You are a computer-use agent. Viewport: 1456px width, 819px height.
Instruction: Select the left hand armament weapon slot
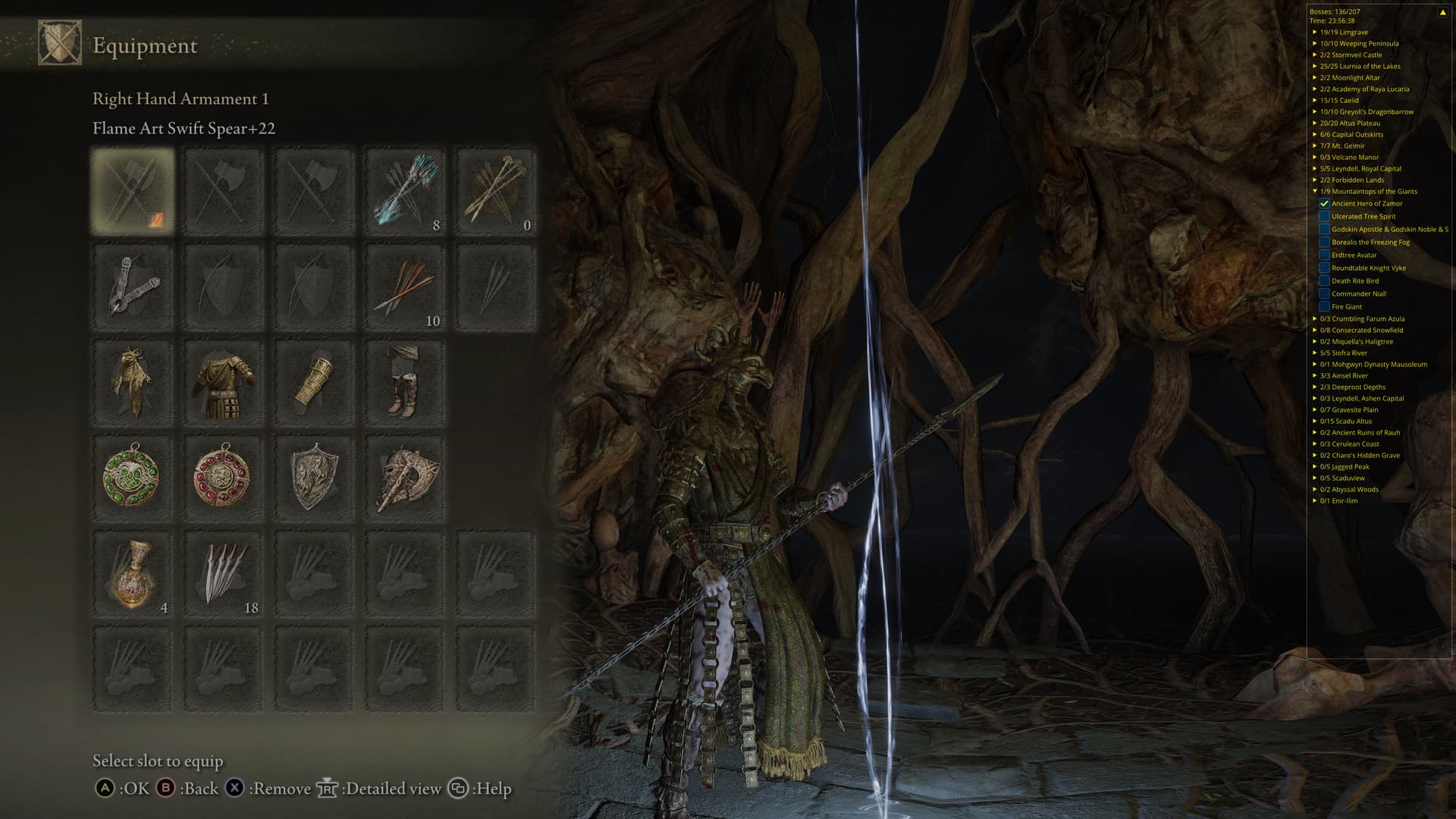[133, 287]
